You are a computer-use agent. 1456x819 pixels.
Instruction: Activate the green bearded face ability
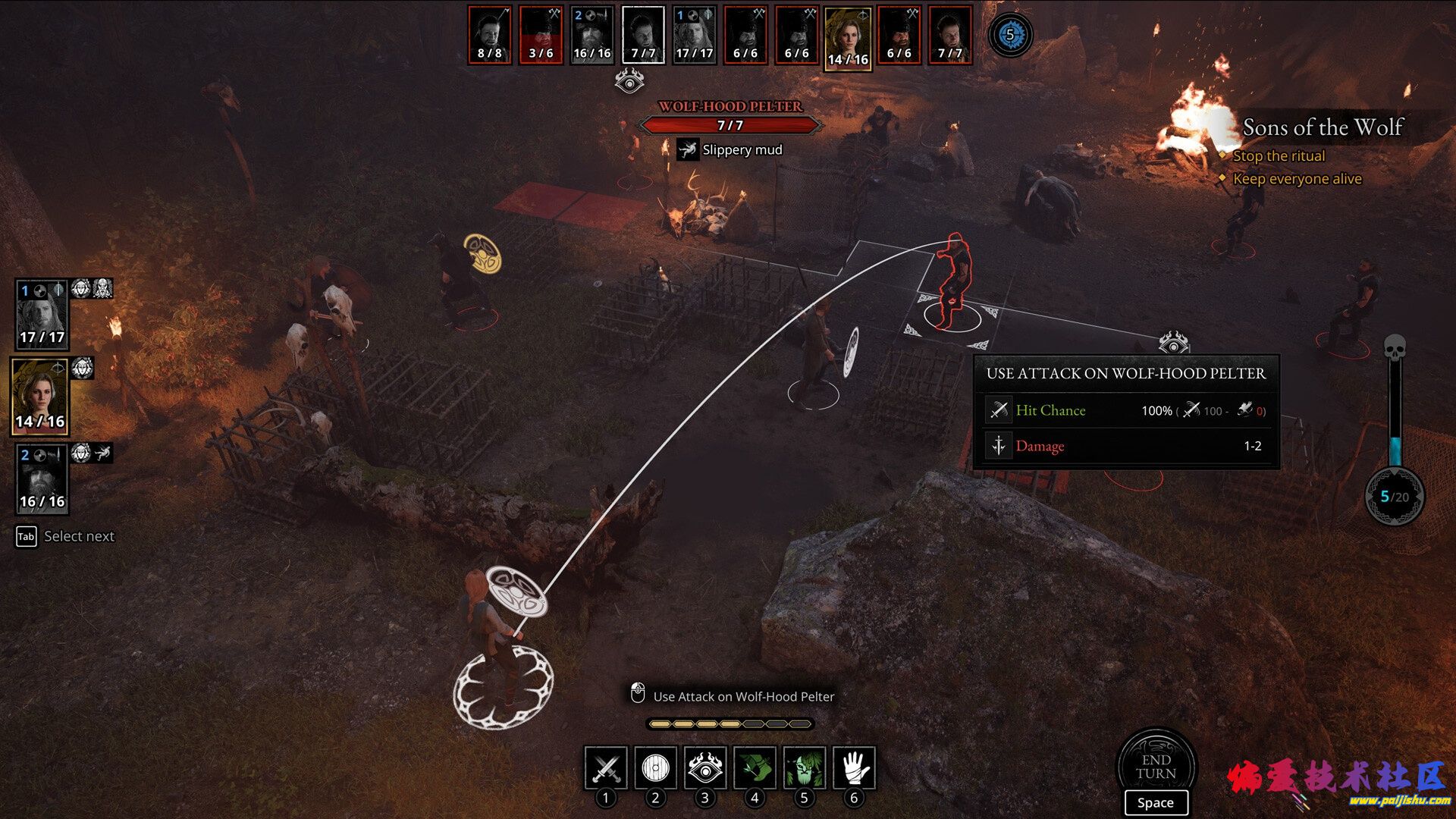804,767
